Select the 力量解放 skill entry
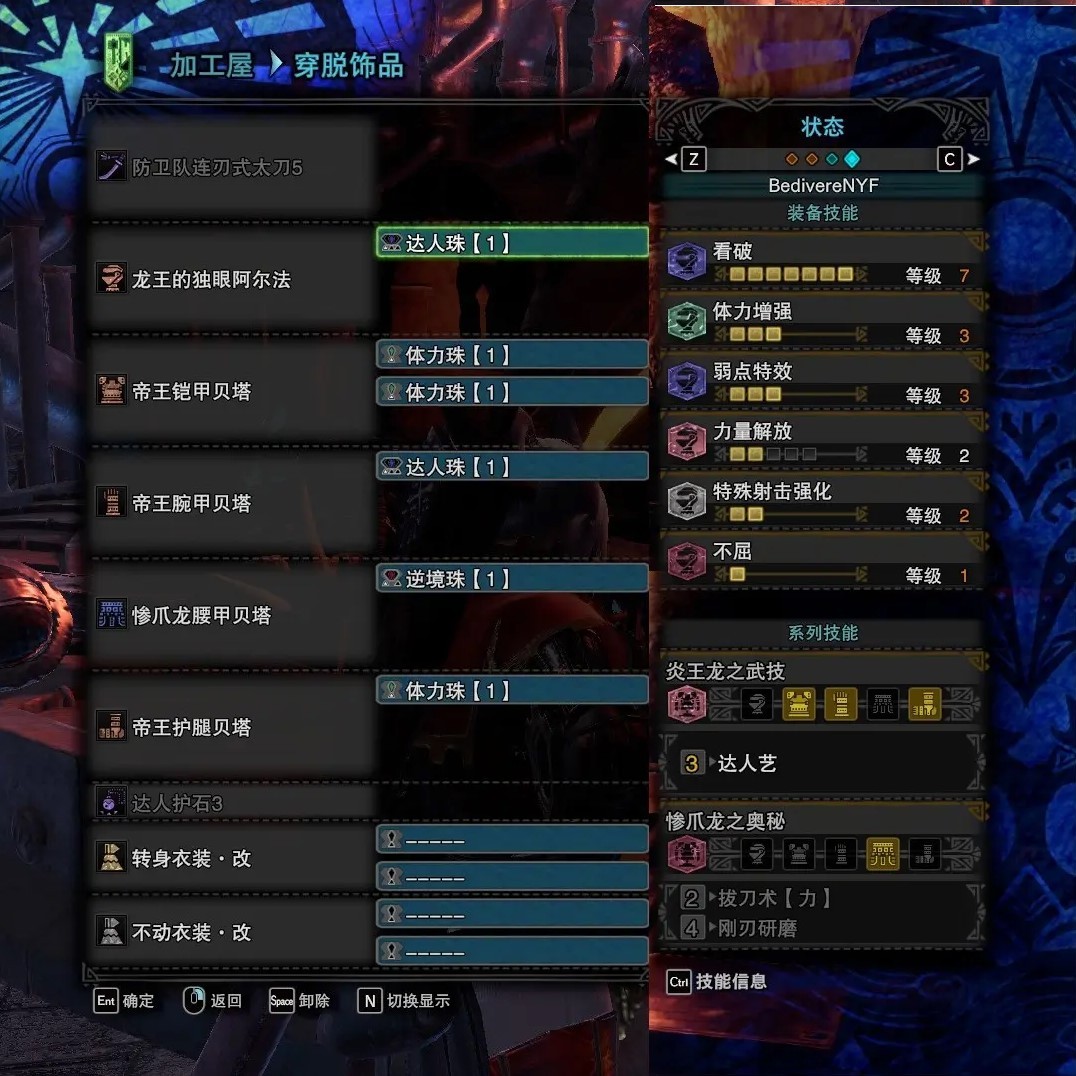 tap(822, 442)
